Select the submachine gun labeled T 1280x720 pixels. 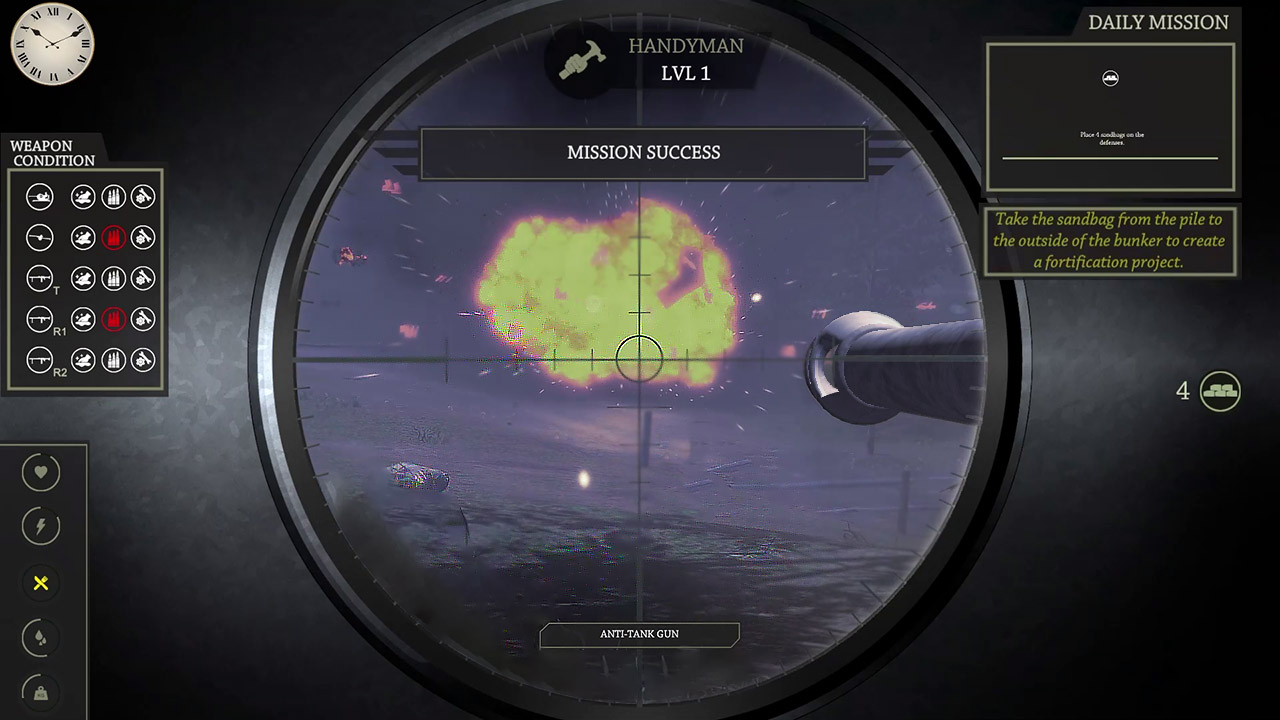coord(40,278)
